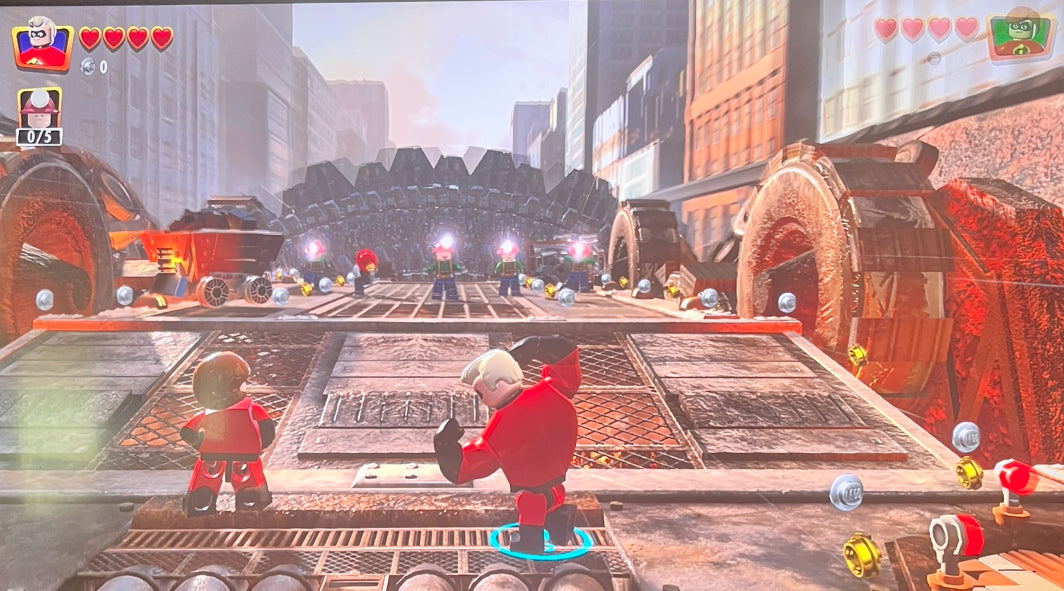Open Elastigirl's player two portrait

pyautogui.click(x=1019, y=36)
